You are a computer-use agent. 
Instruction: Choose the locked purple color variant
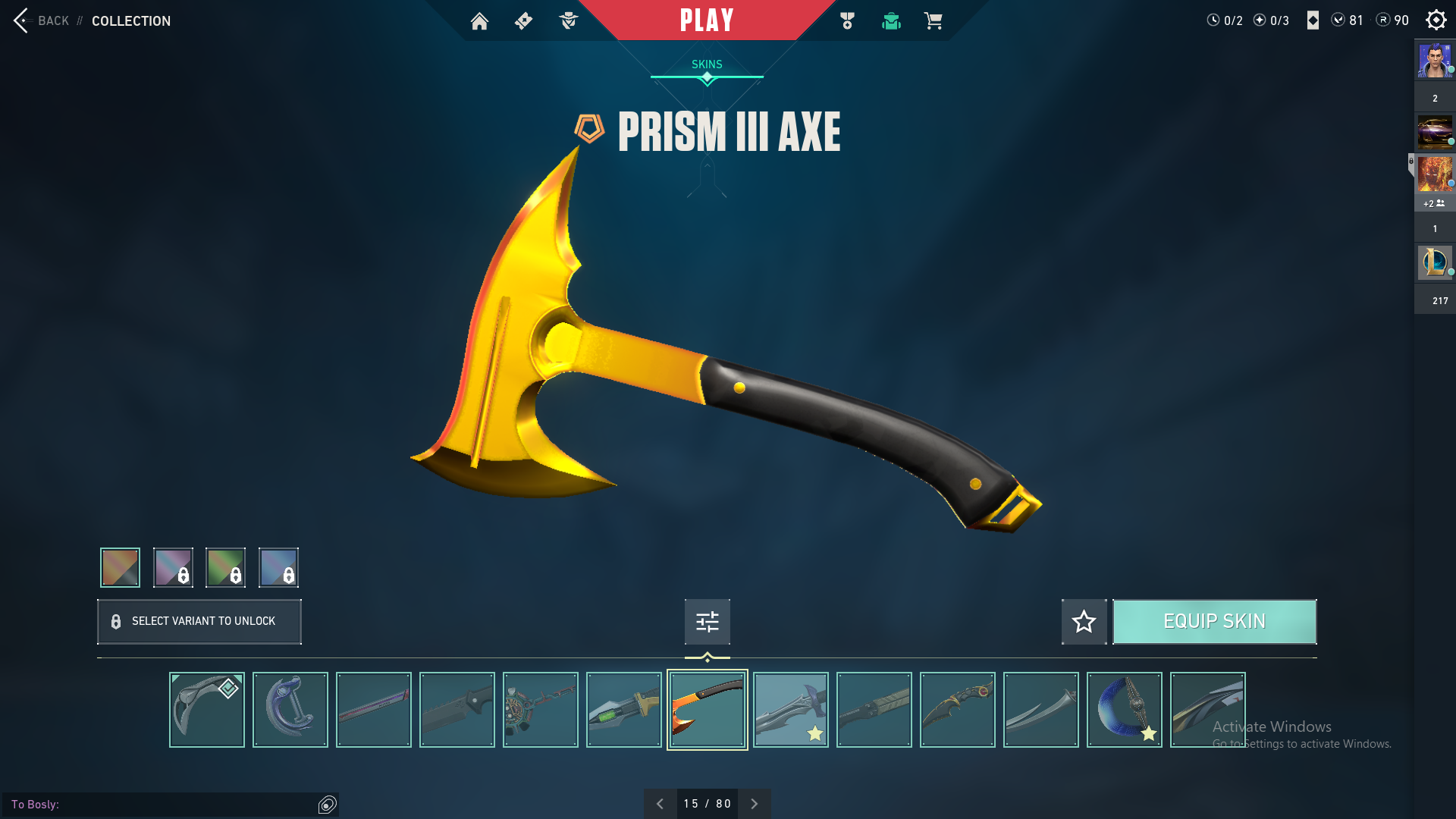point(173,567)
